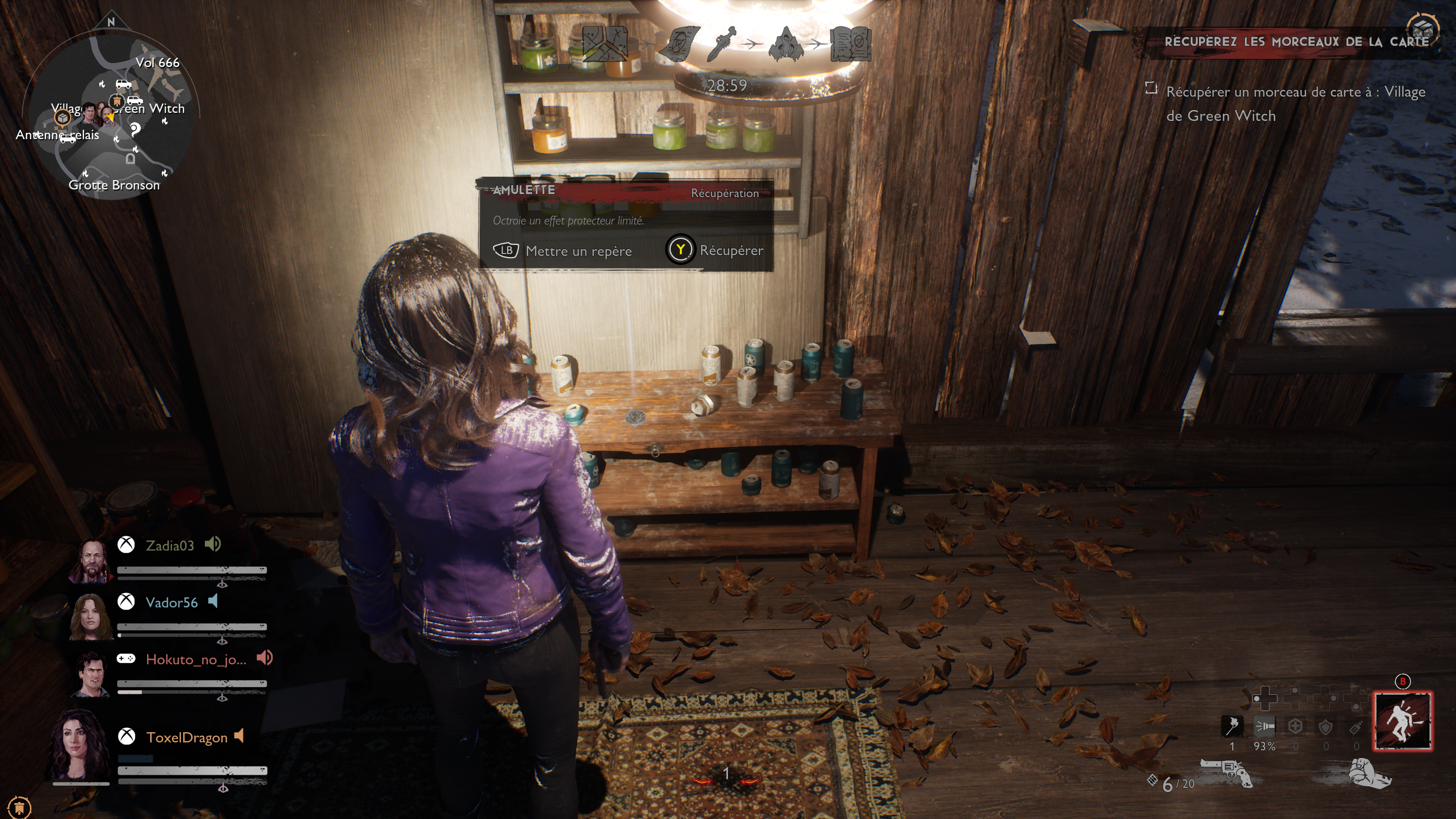This screenshot has height=819, width=1456.
Task: Select the dagger objective icon
Action: point(722,43)
